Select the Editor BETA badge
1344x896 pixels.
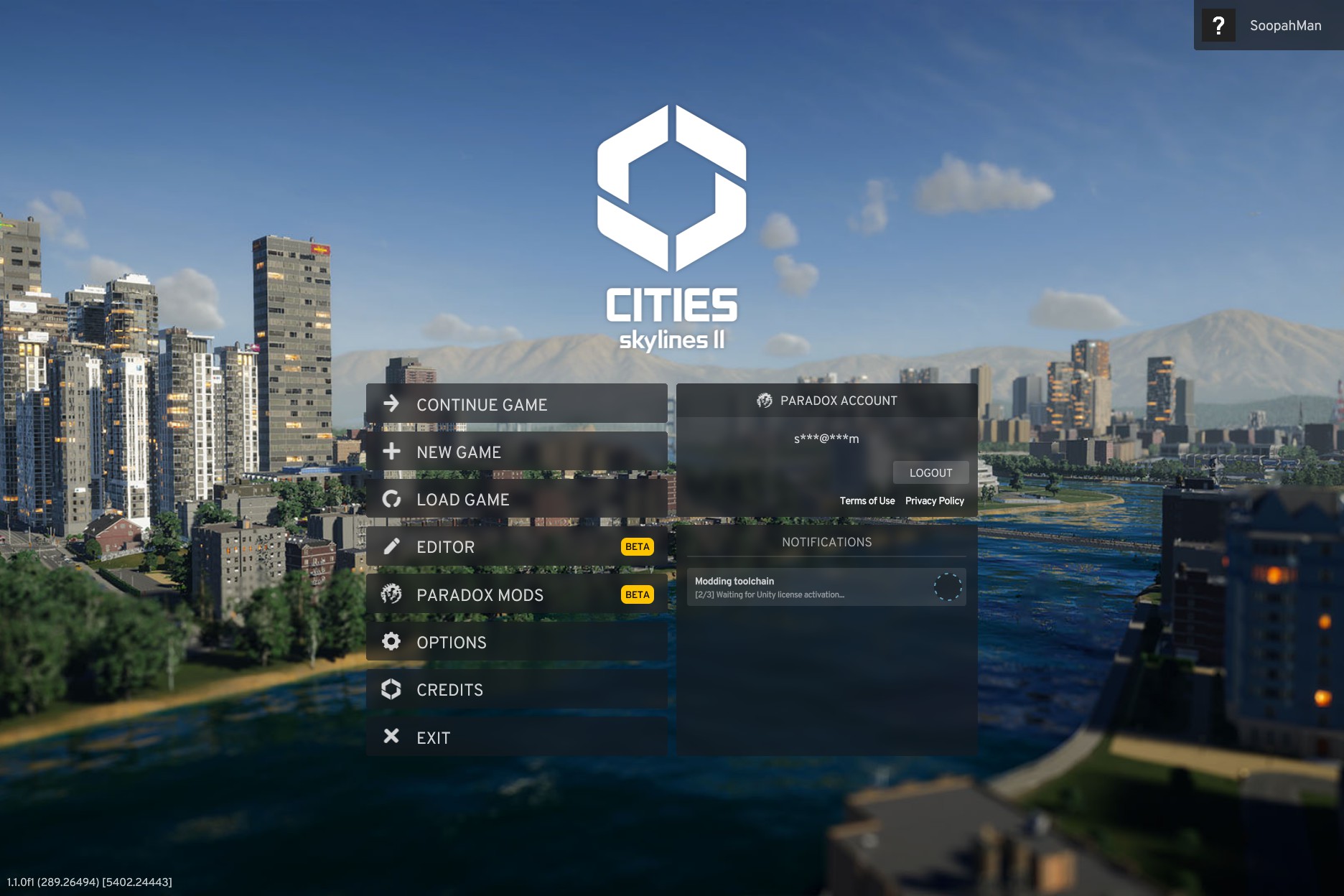pos(636,546)
